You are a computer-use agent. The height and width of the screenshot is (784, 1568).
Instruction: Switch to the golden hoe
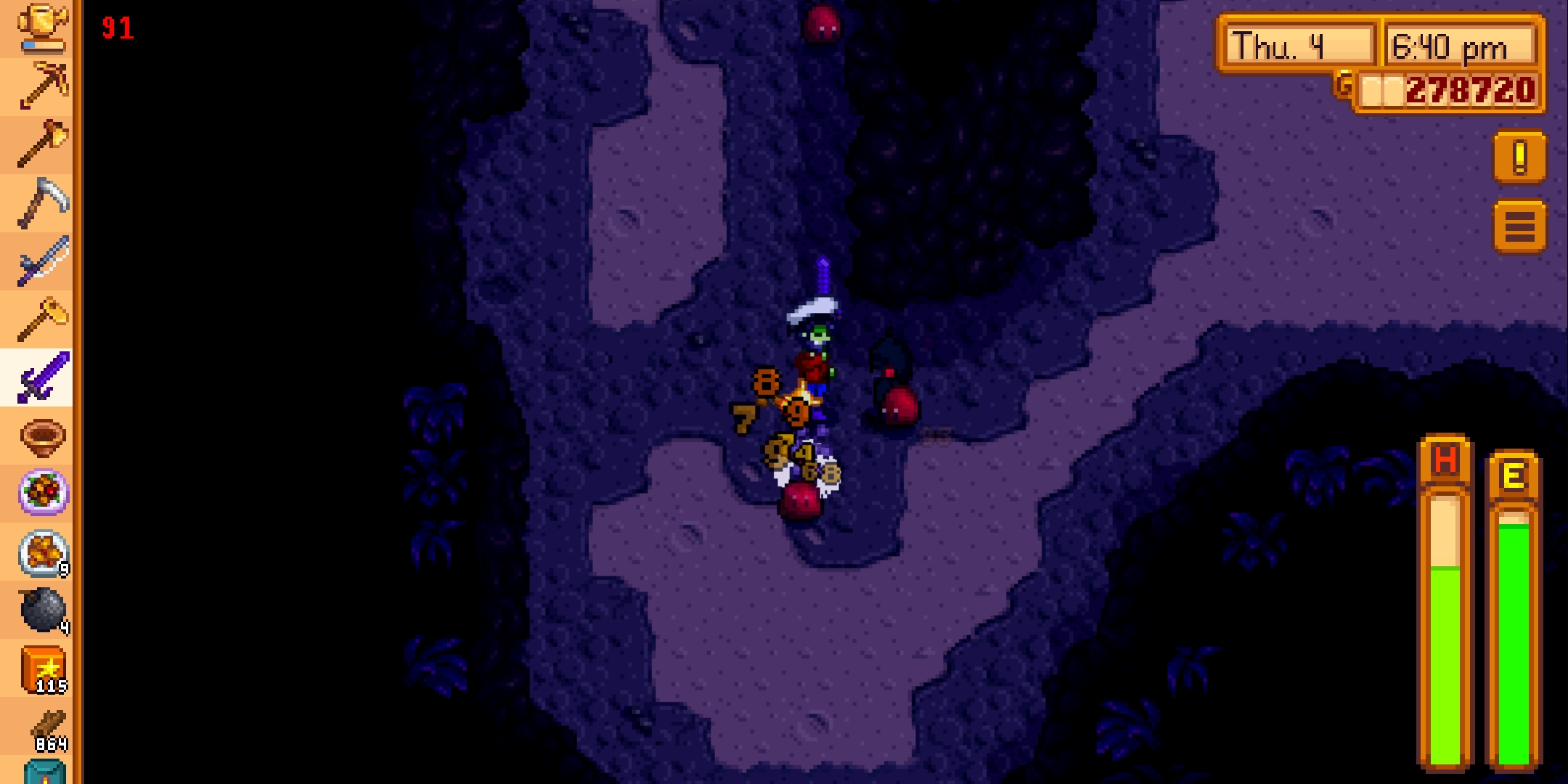point(41,318)
